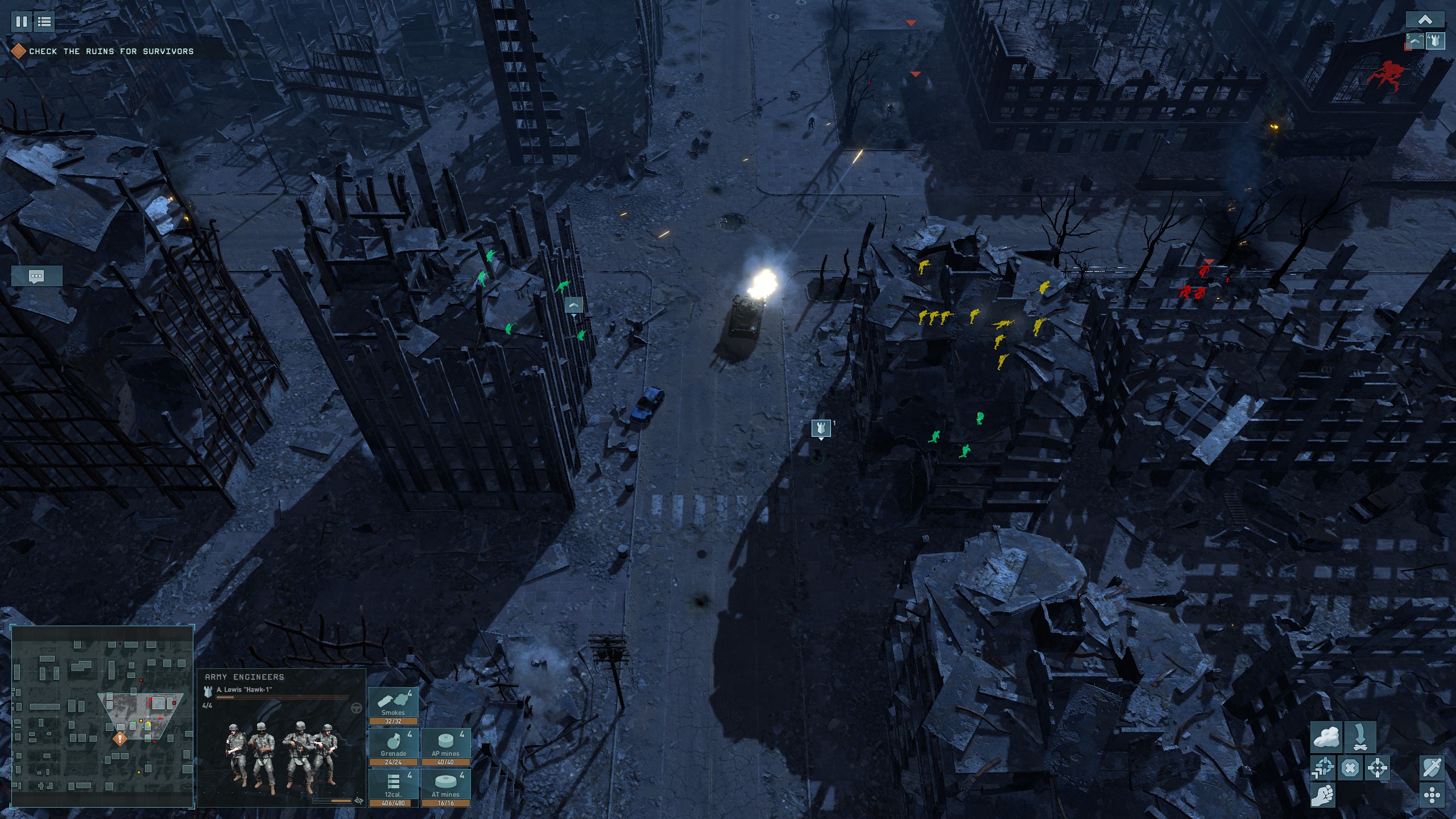Screen dimensions: 1456x819
Task: Open the chat message panel
Action: 36,276
